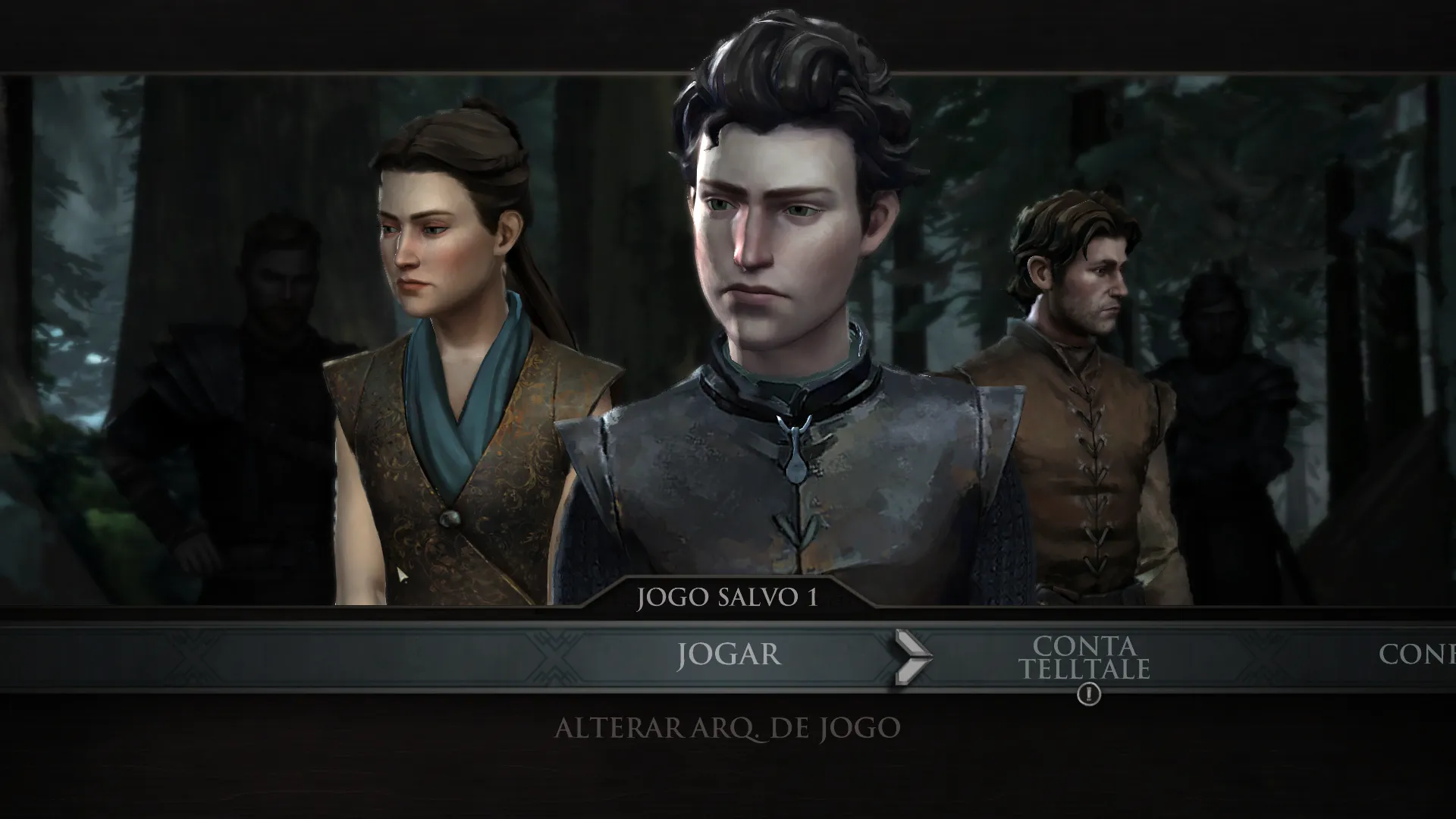Click the Jogo Salvo 1 save label
1456x819 pixels.
(727, 598)
